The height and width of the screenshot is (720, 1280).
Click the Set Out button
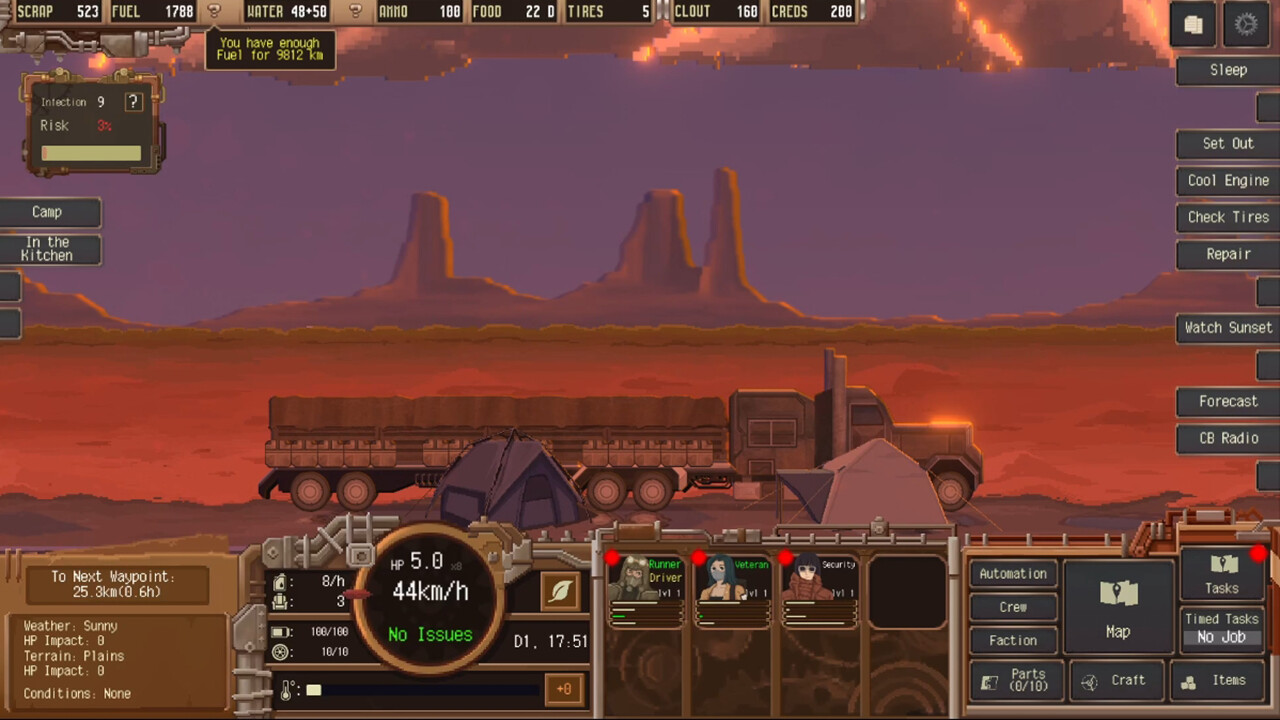pyautogui.click(x=1227, y=143)
